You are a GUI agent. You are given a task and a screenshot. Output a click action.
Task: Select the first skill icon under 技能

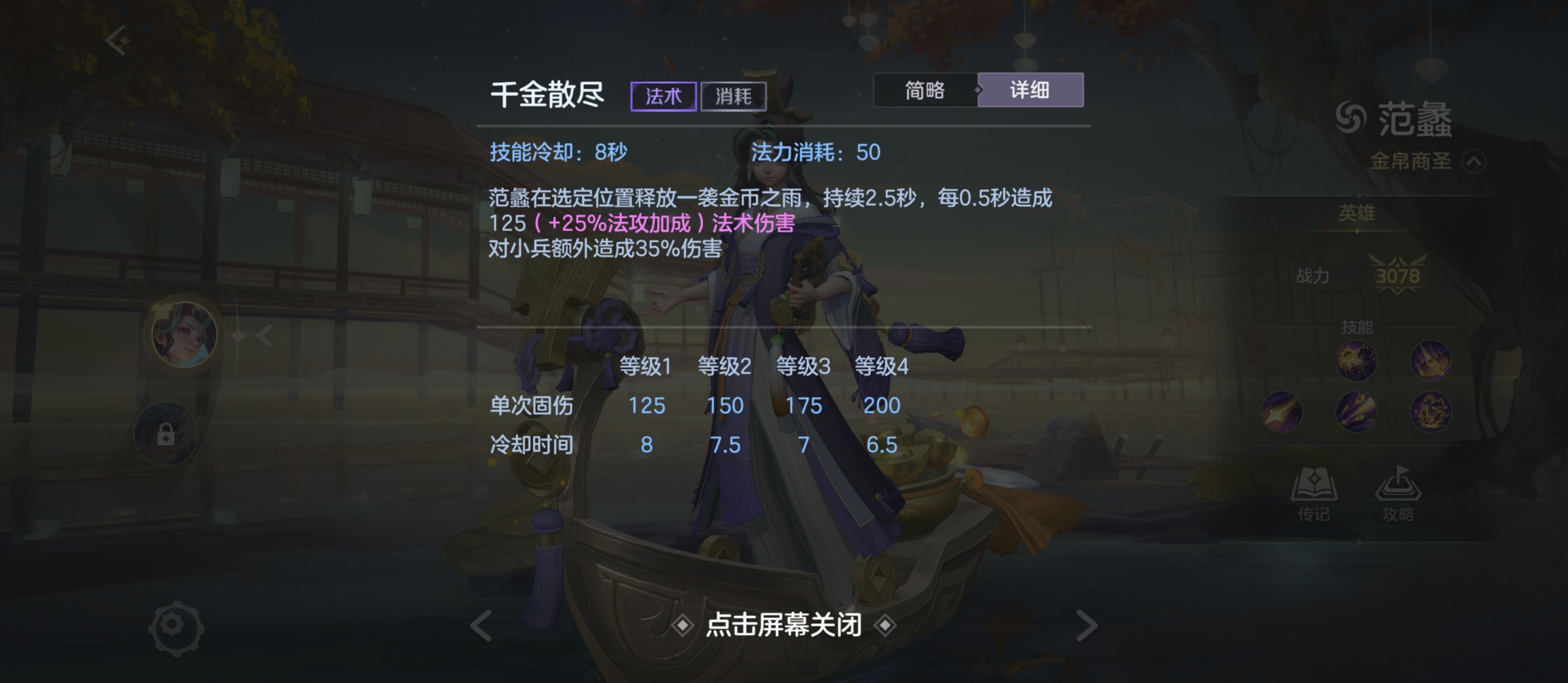[1357, 360]
